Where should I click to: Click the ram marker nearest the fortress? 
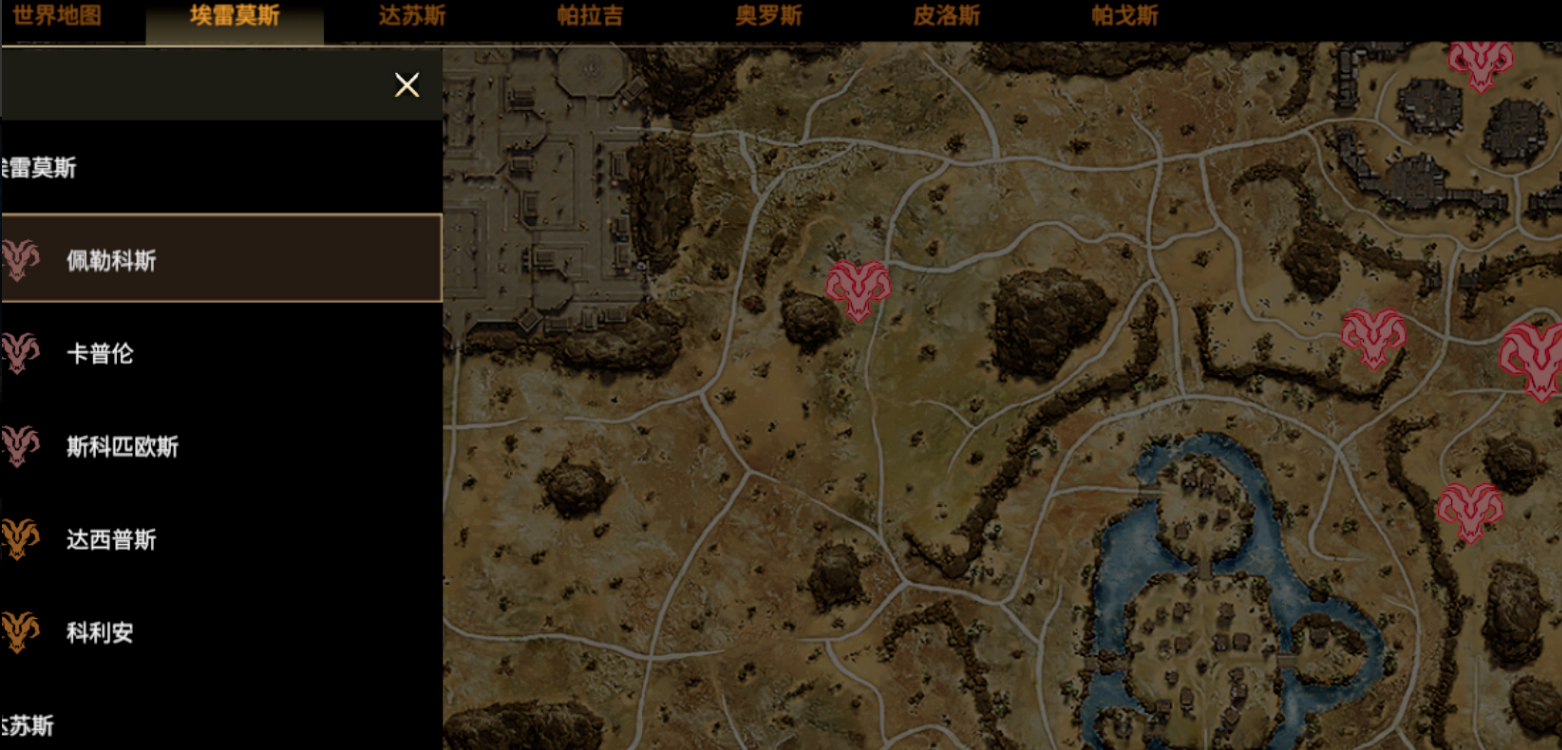click(x=857, y=290)
